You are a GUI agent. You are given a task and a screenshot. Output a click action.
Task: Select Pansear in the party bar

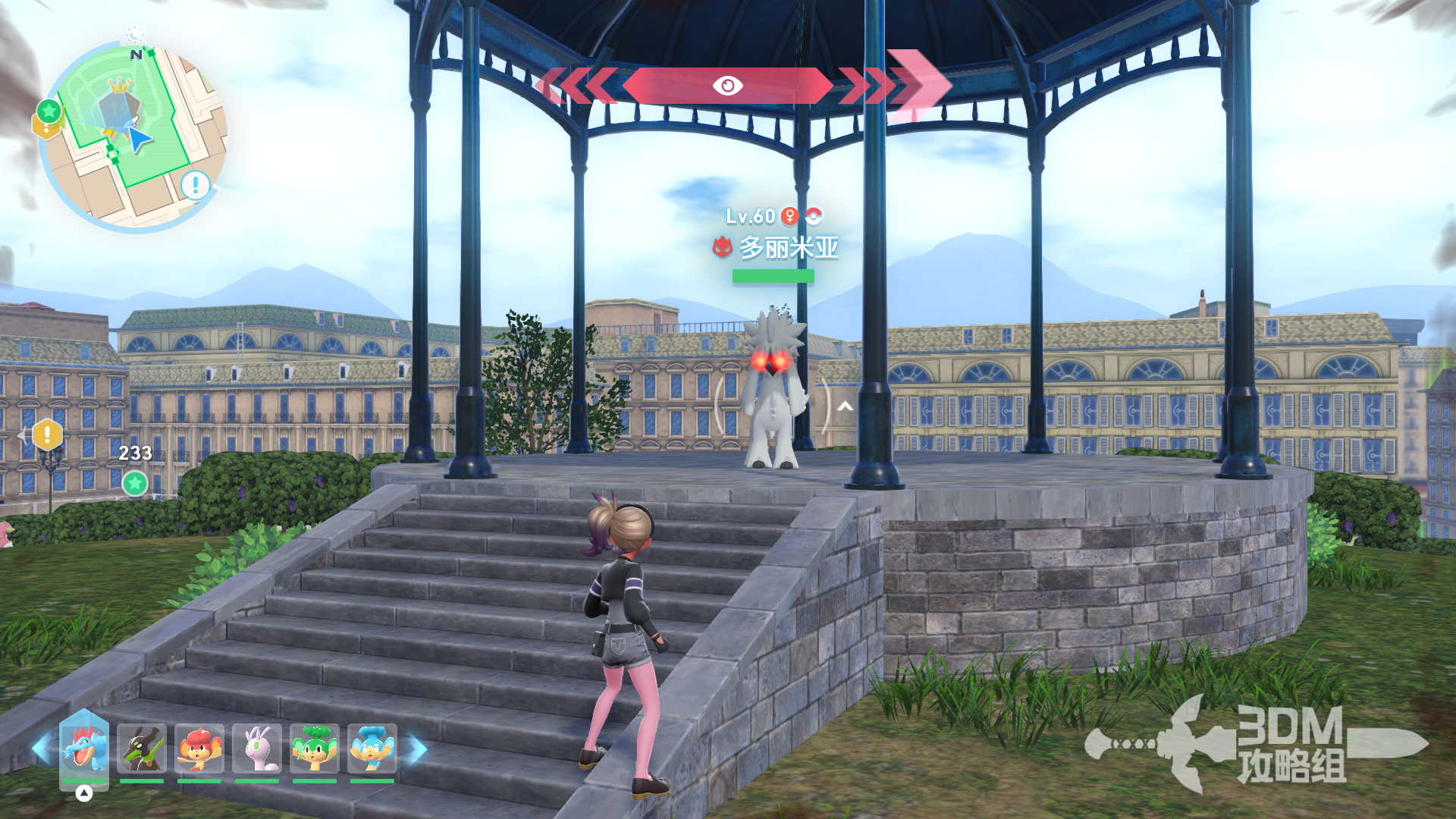[x=199, y=748]
